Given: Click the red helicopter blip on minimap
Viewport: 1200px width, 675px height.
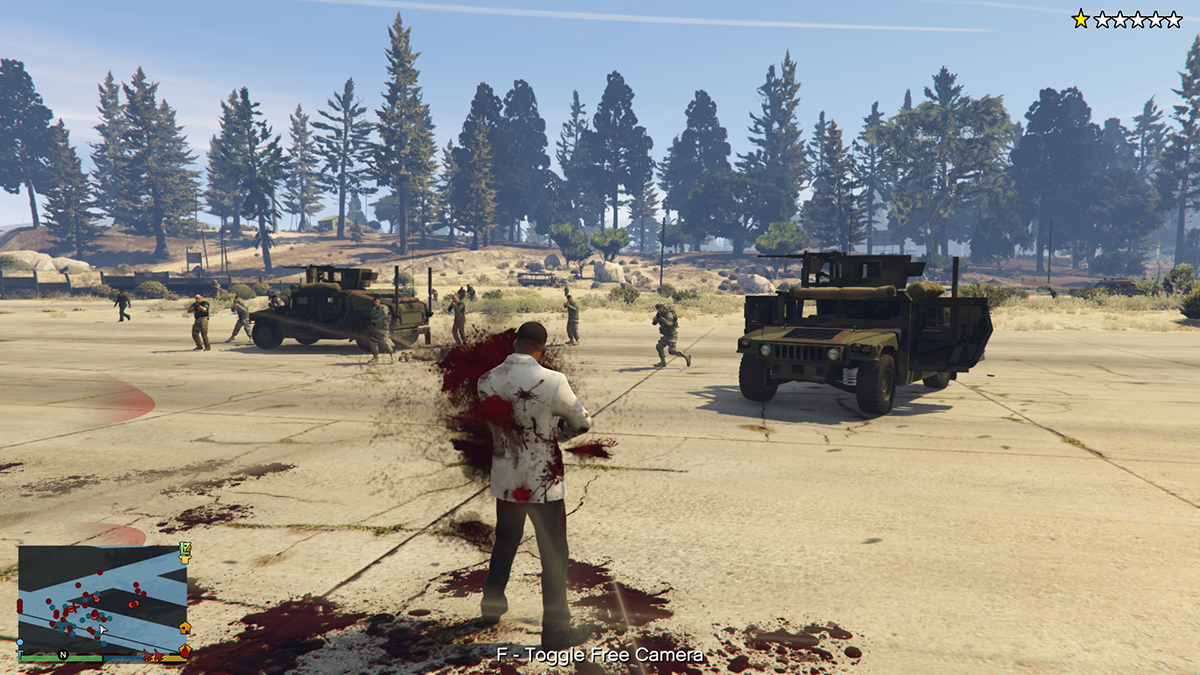Looking at the screenshot, I should 74,608.
